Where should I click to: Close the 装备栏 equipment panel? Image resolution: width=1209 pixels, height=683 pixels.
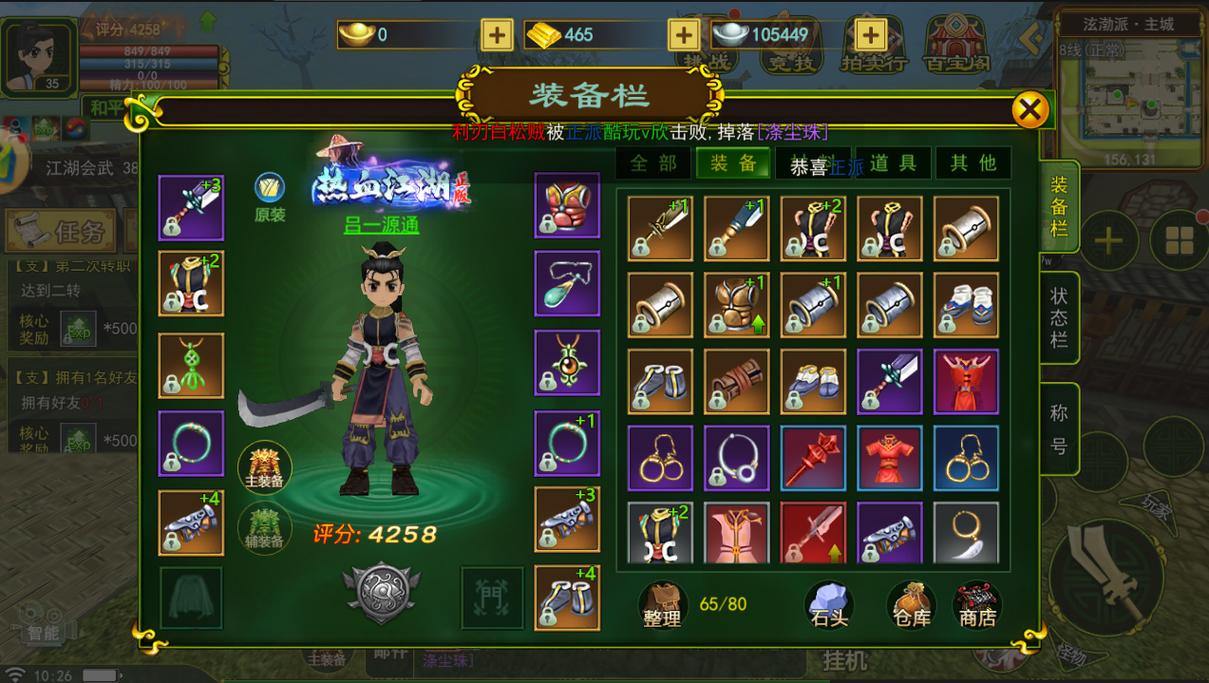click(1030, 109)
